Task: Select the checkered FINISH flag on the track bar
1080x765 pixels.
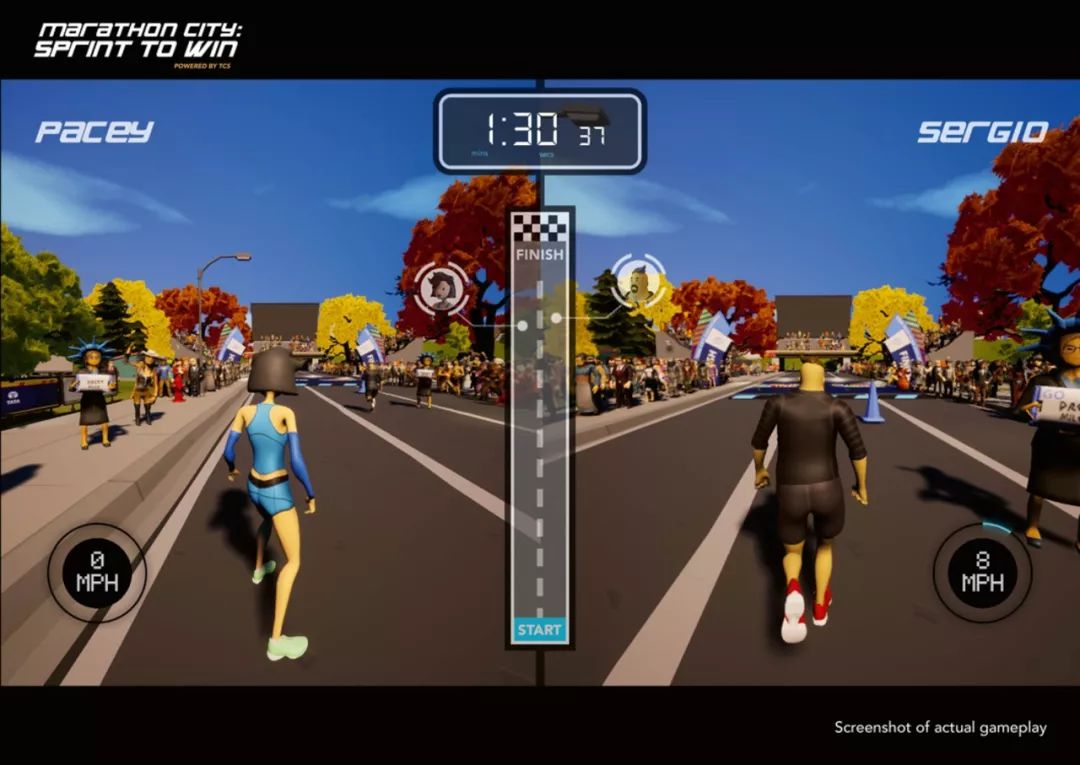Action: tap(540, 229)
